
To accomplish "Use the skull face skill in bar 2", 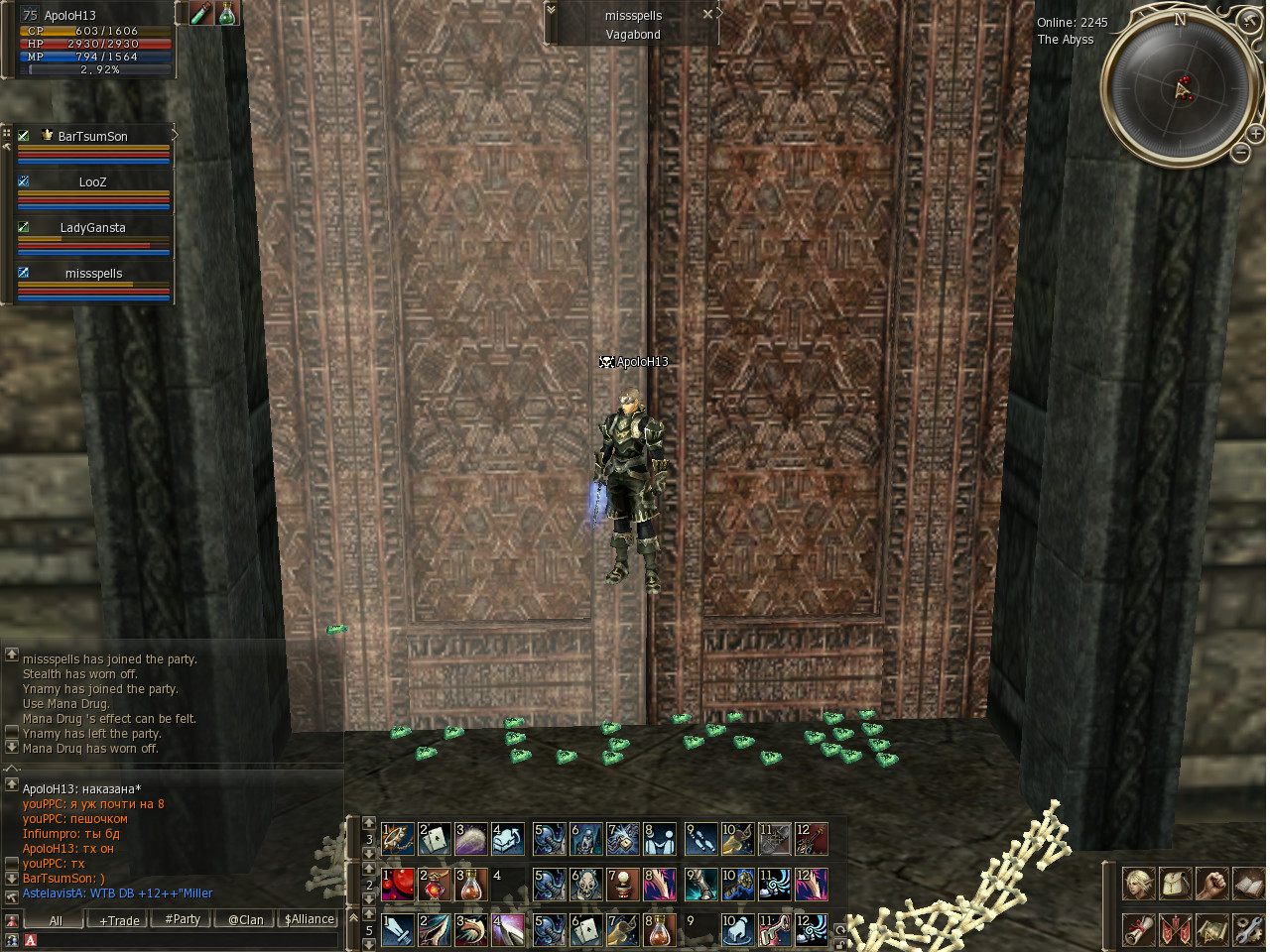I will pyautogui.click(x=585, y=885).
